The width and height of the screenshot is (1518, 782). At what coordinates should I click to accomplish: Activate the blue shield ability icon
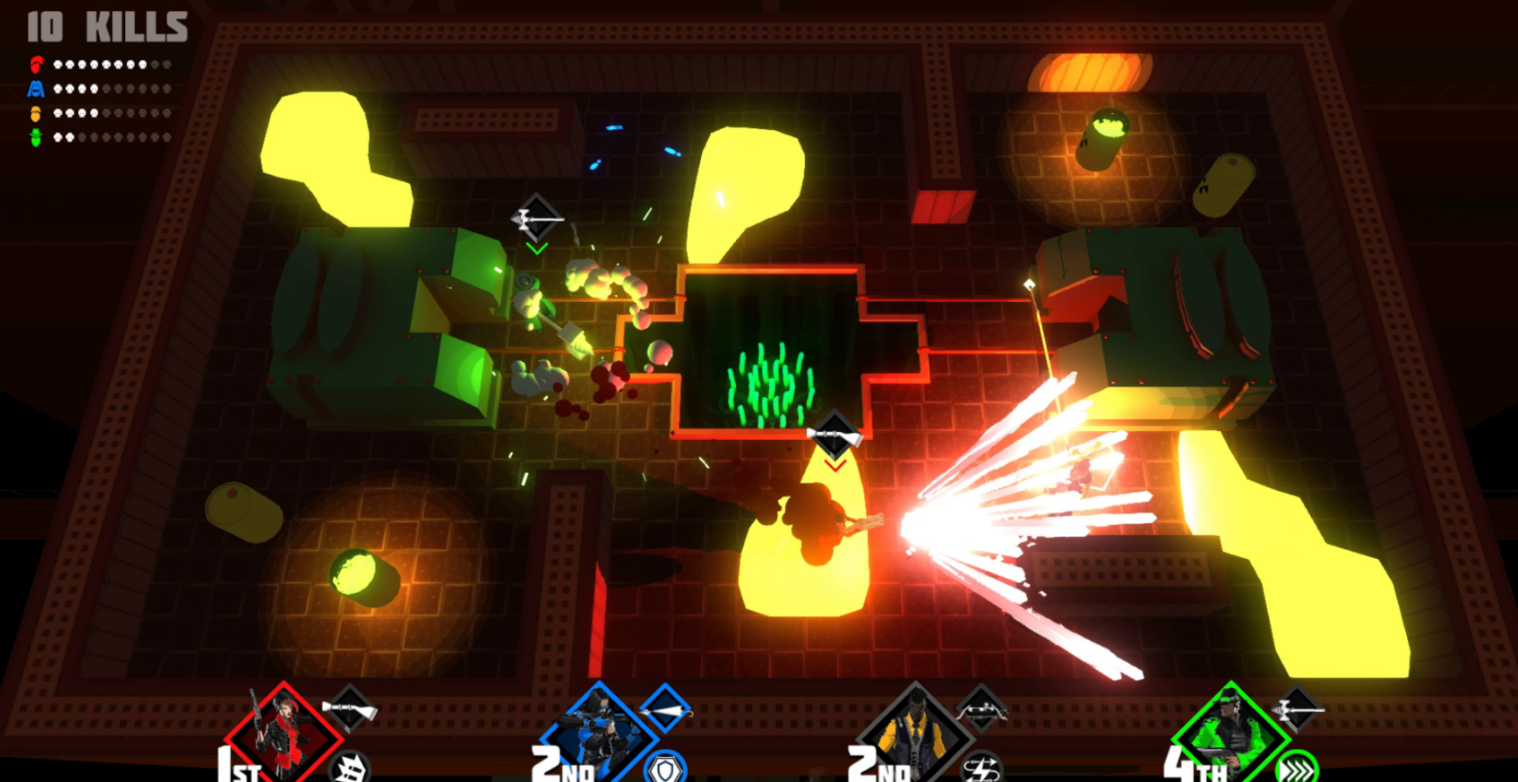(x=664, y=768)
